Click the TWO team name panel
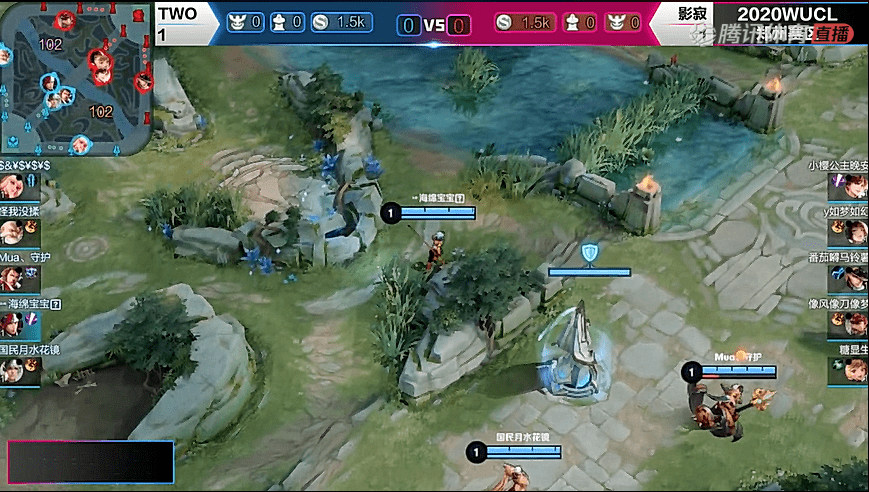 tap(186, 22)
